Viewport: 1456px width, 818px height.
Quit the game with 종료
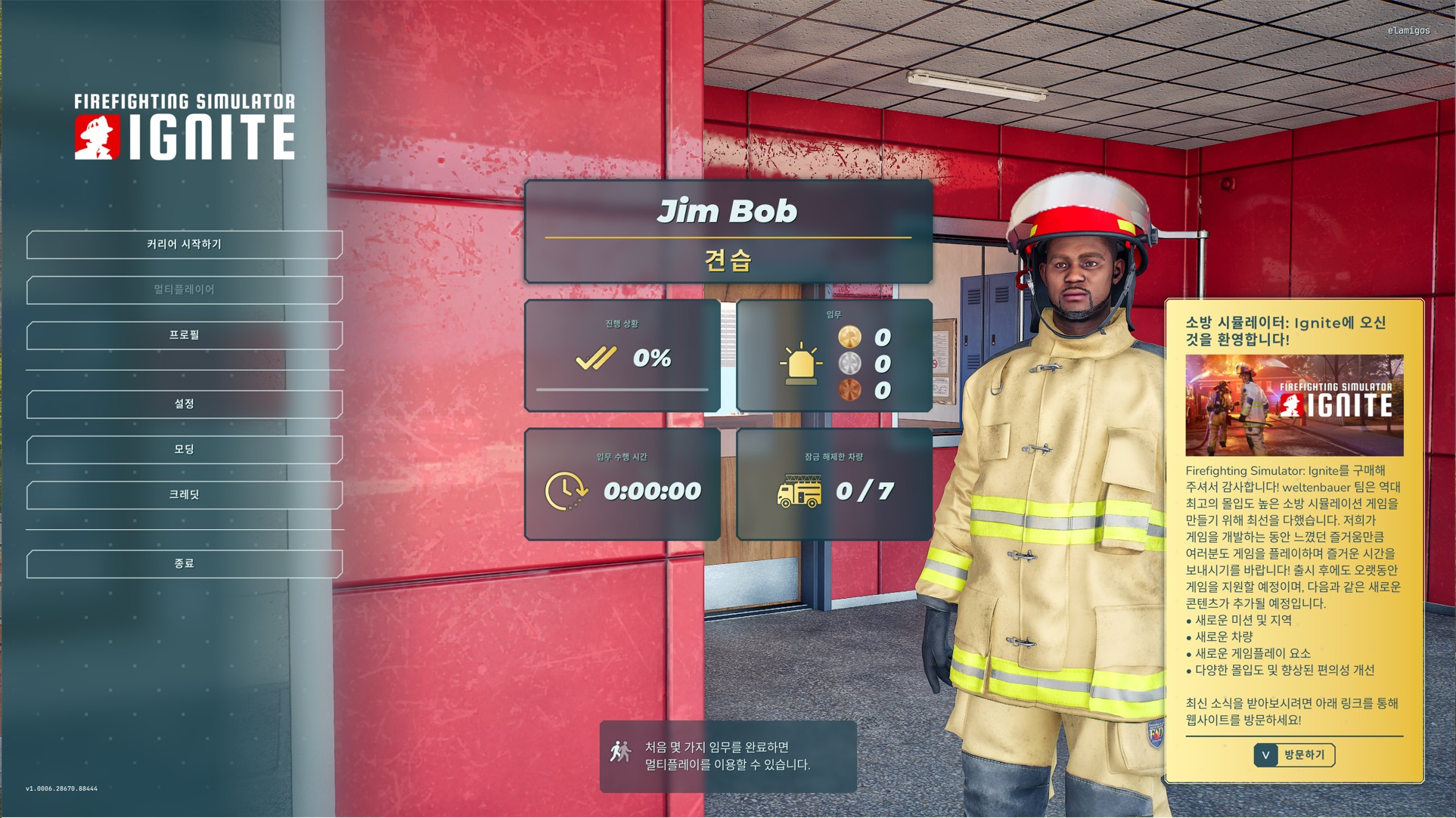185,564
